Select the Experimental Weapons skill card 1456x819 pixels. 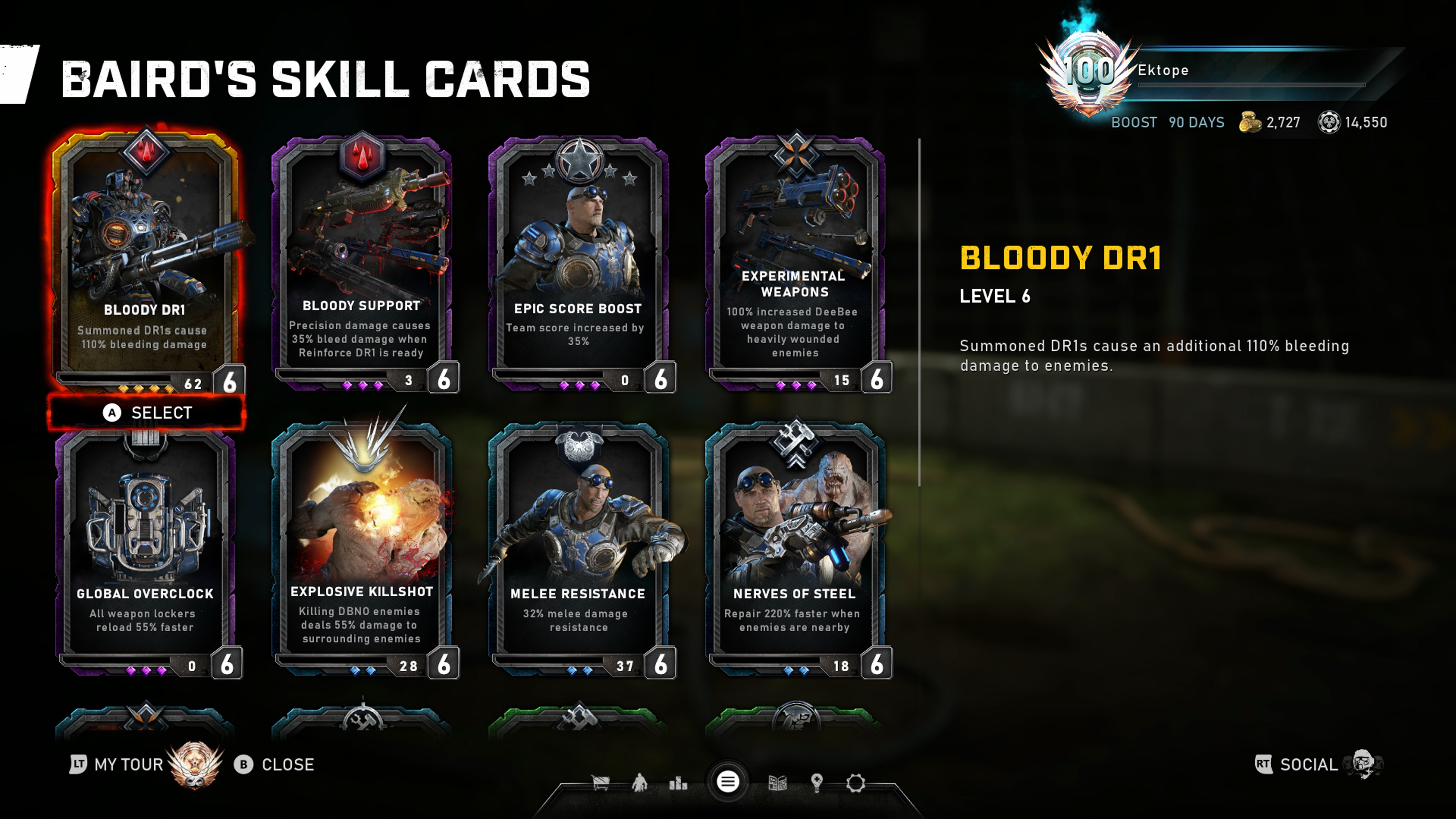795,260
